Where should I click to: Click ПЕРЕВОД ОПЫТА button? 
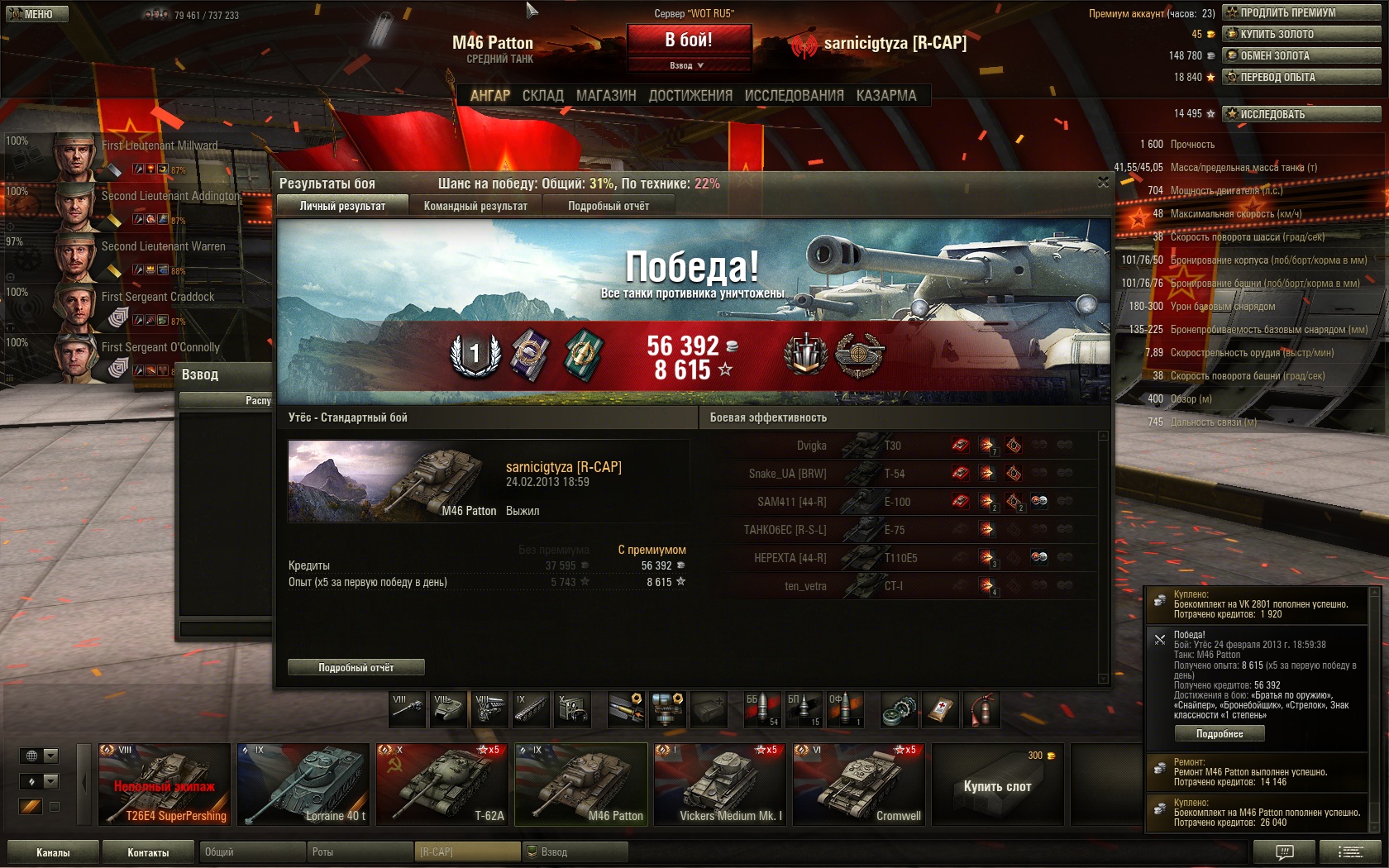point(1301,77)
